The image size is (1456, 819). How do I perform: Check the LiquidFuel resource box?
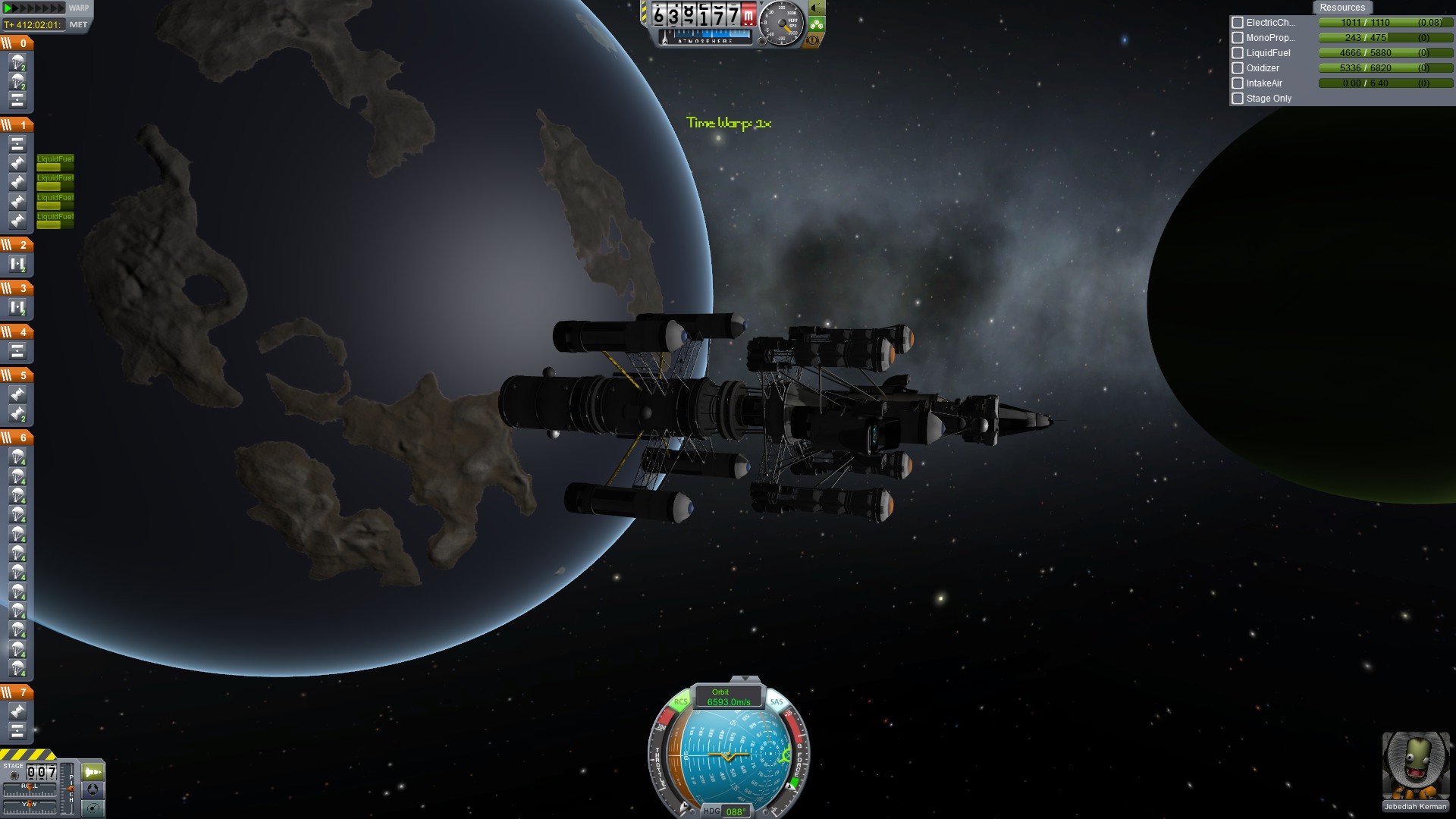[x=1238, y=53]
